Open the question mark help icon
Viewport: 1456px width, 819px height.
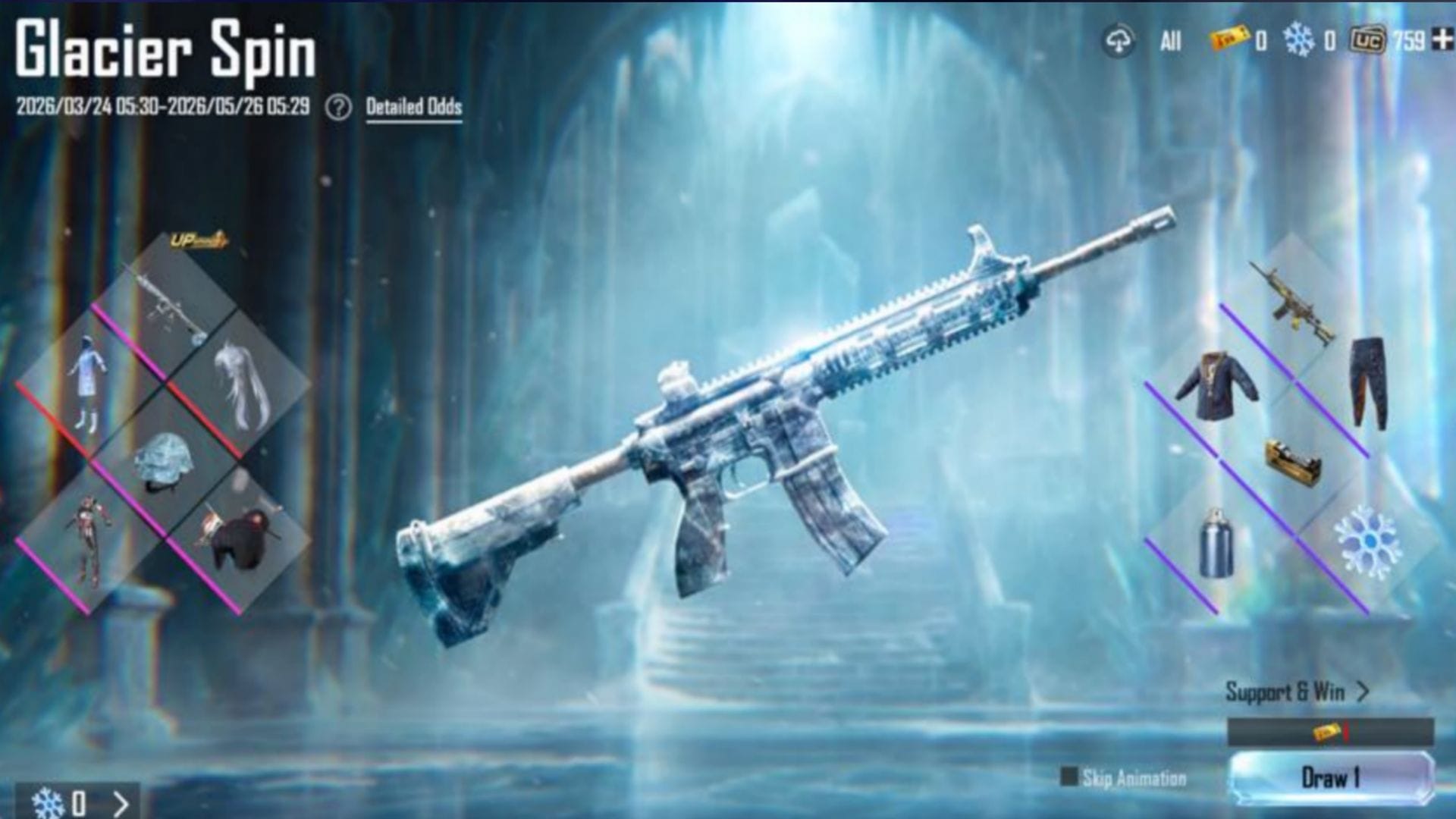[338, 108]
